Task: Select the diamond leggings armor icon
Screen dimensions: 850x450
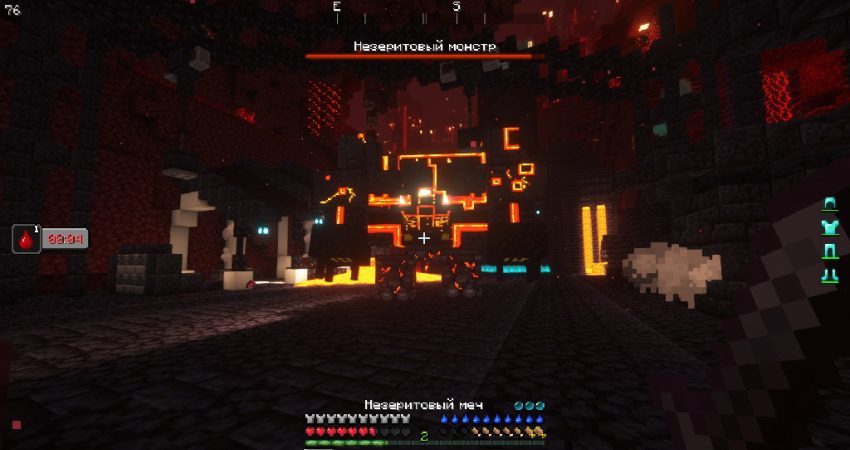Action: point(828,251)
